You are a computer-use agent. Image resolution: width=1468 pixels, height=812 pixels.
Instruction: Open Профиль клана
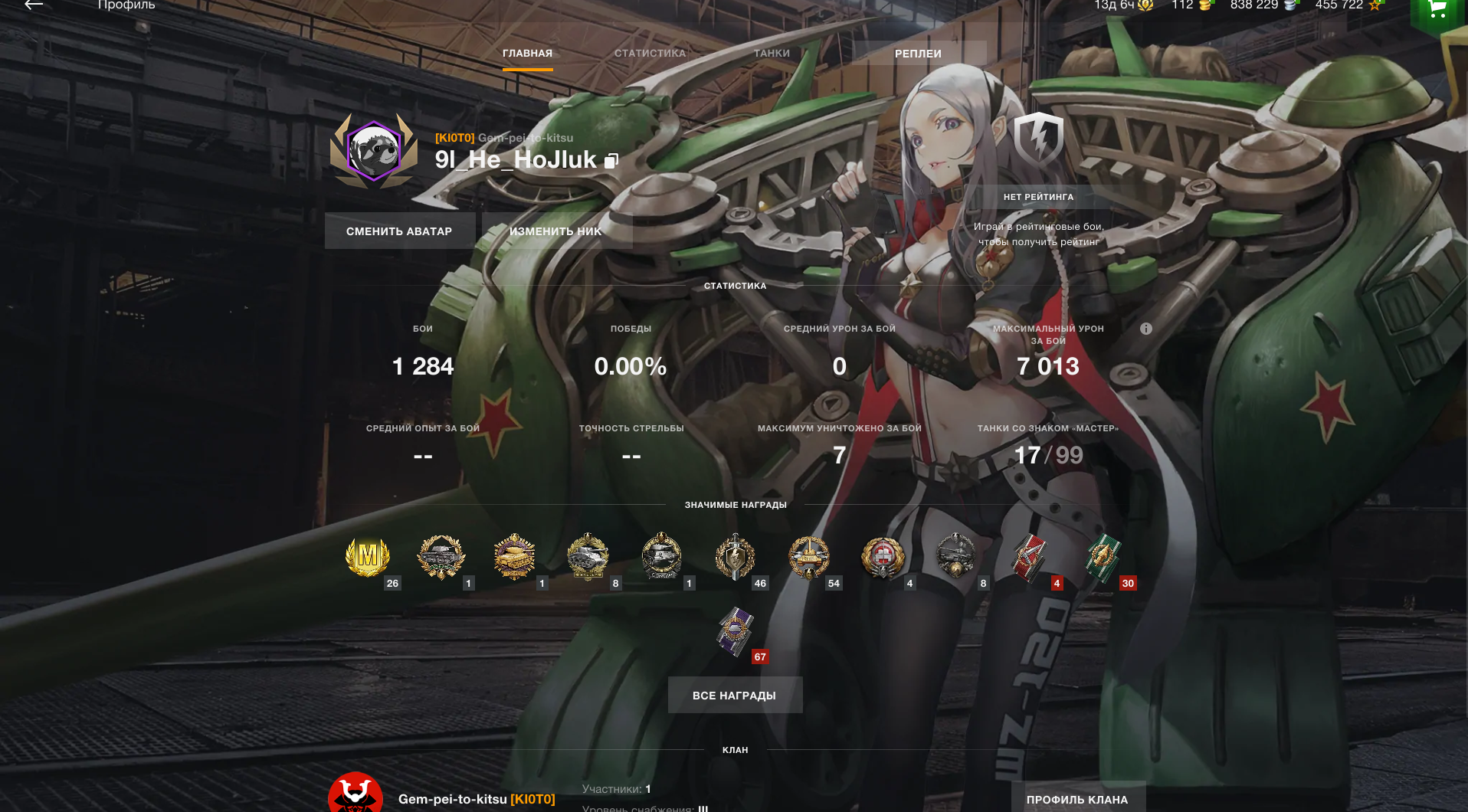pyautogui.click(x=1077, y=799)
